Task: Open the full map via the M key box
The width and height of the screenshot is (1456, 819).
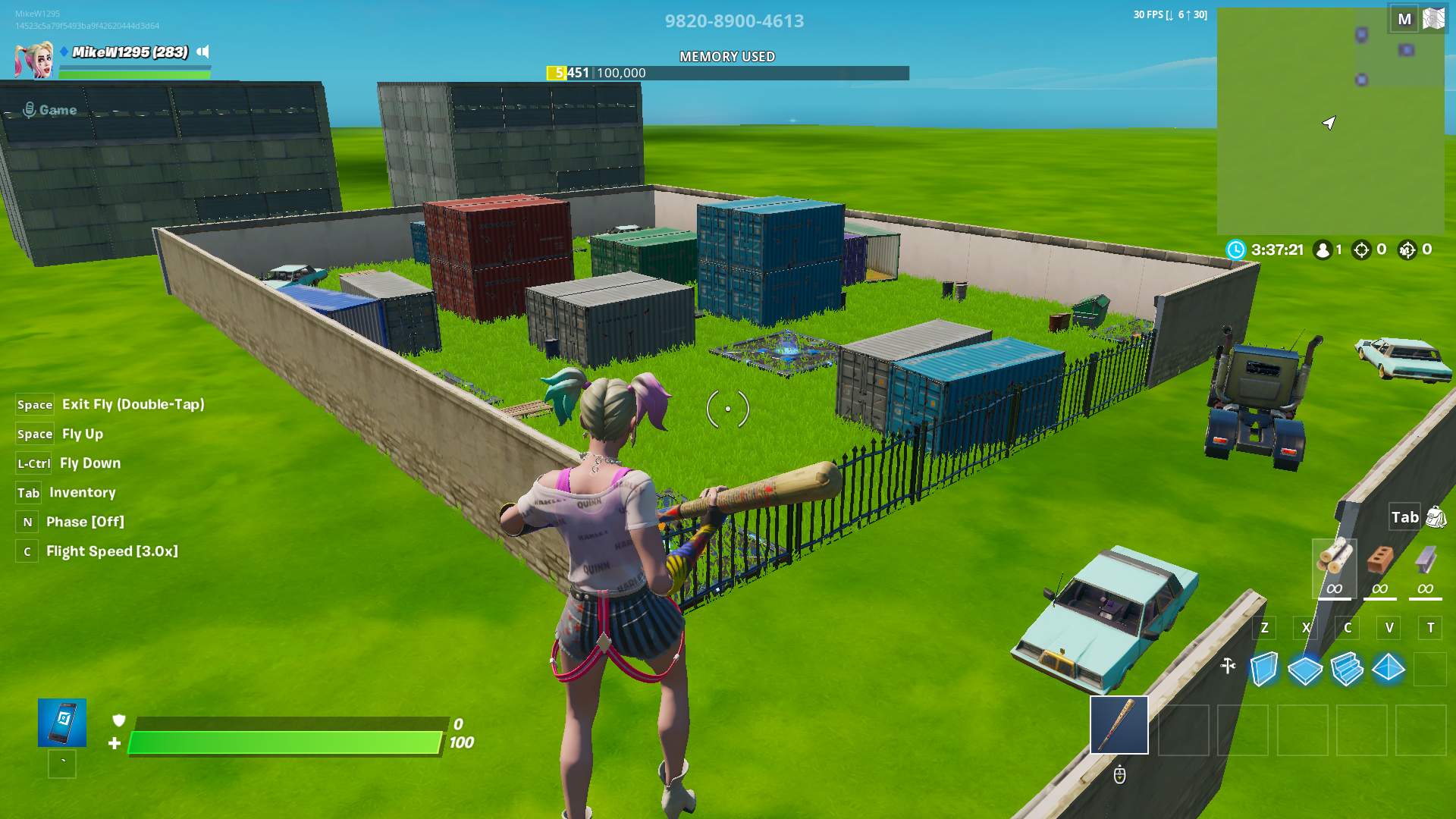Action: [x=1404, y=17]
